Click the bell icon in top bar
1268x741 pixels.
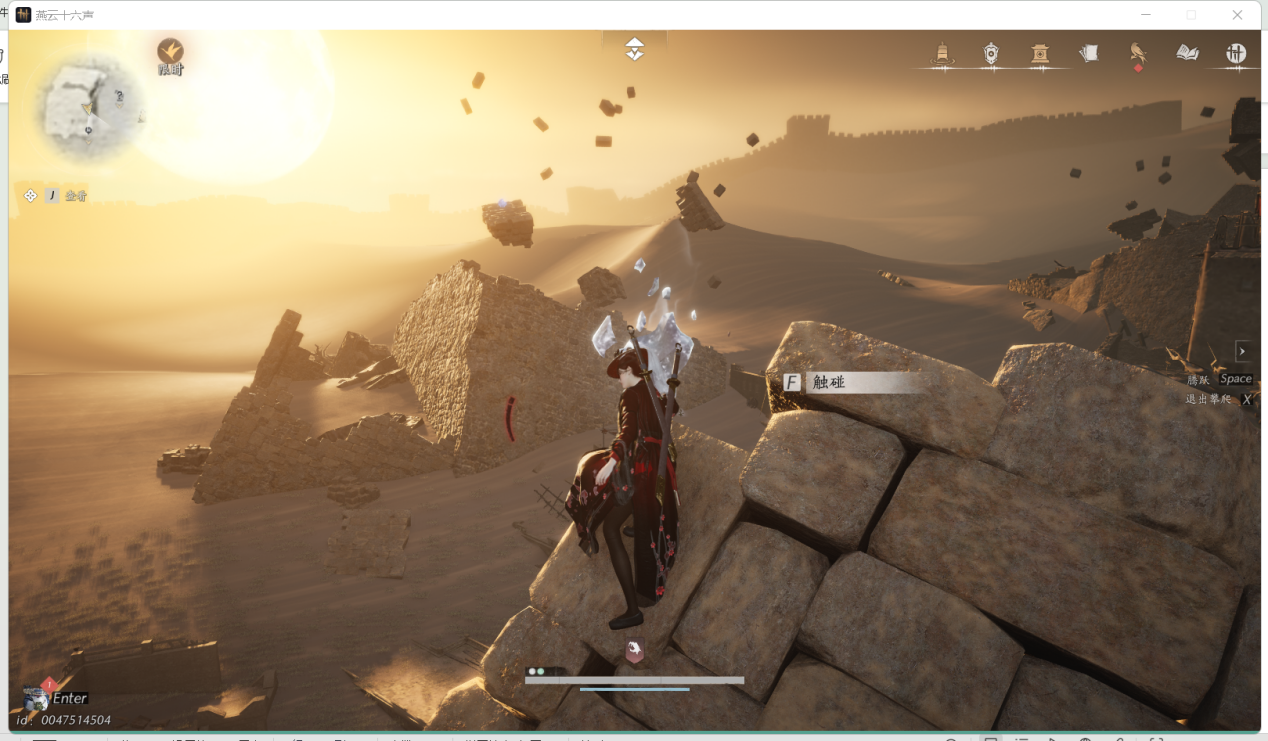(x=942, y=54)
